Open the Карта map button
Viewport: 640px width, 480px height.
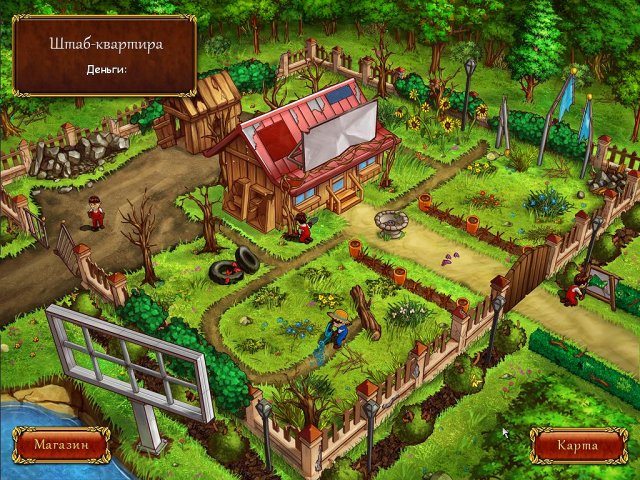tap(577, 444)
